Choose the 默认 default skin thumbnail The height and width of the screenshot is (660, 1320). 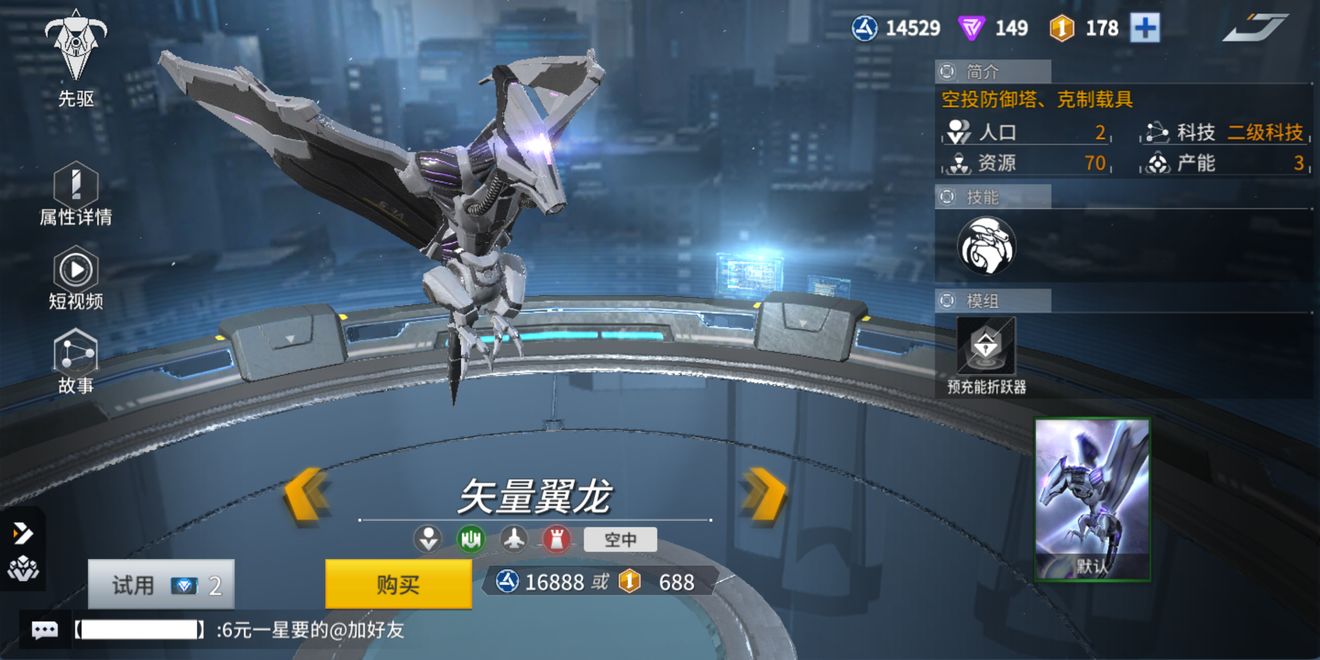1092,498
